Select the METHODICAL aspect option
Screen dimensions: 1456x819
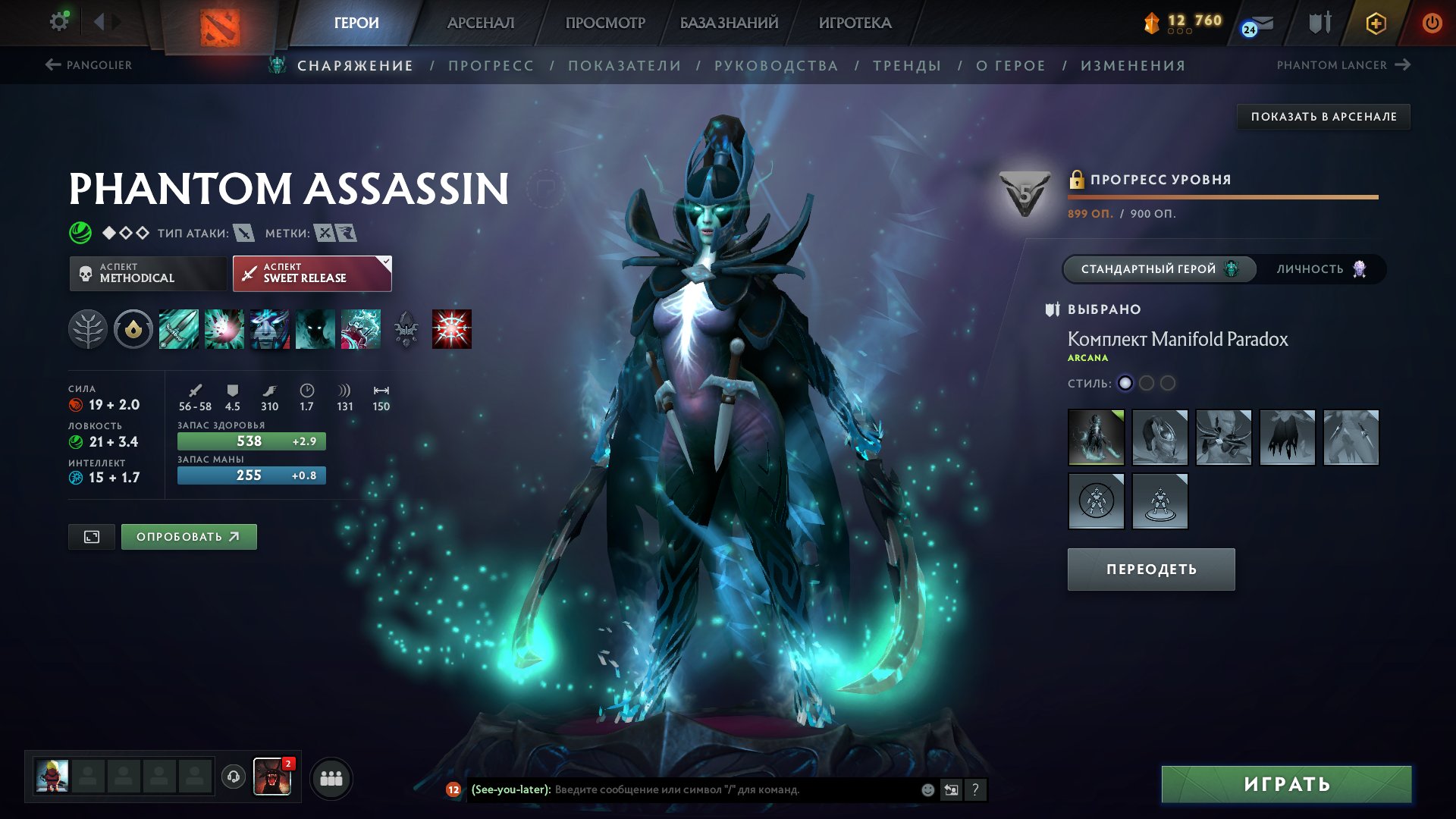[x=149, y=273]
